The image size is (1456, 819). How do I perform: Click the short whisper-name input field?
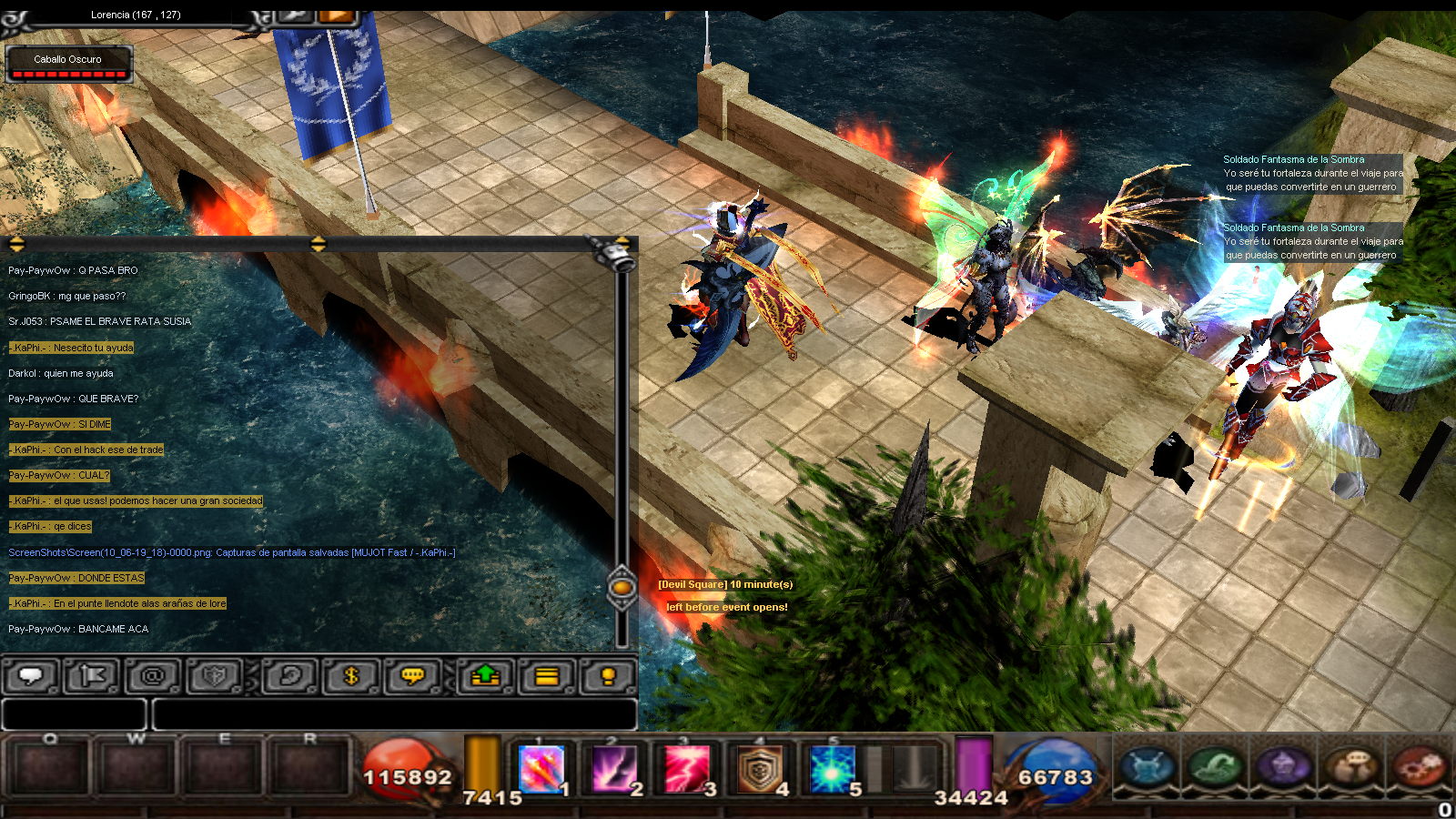pyautogui.click(x=74, y=714)
